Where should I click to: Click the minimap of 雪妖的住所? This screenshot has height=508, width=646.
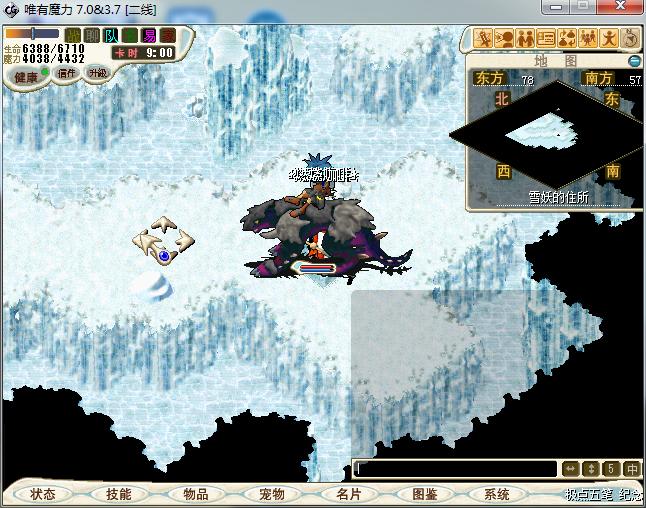(x=545, y=130)
